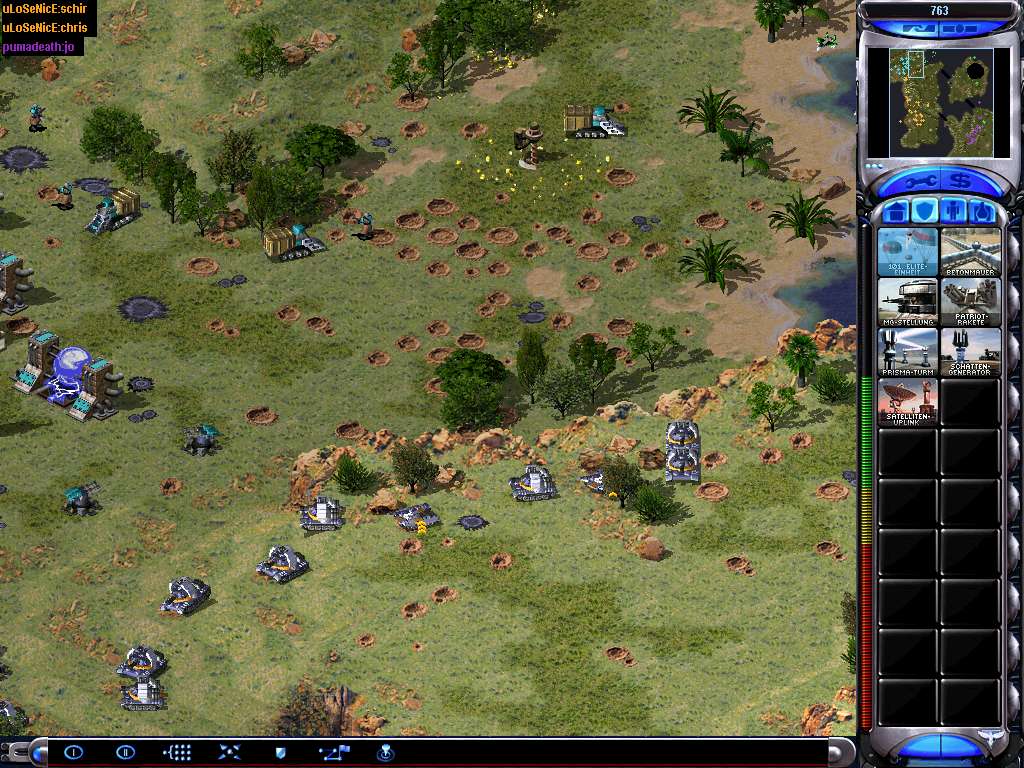Build the Prisma-Turm tower
The image size is (1024, 768).
tap(908, 352)
